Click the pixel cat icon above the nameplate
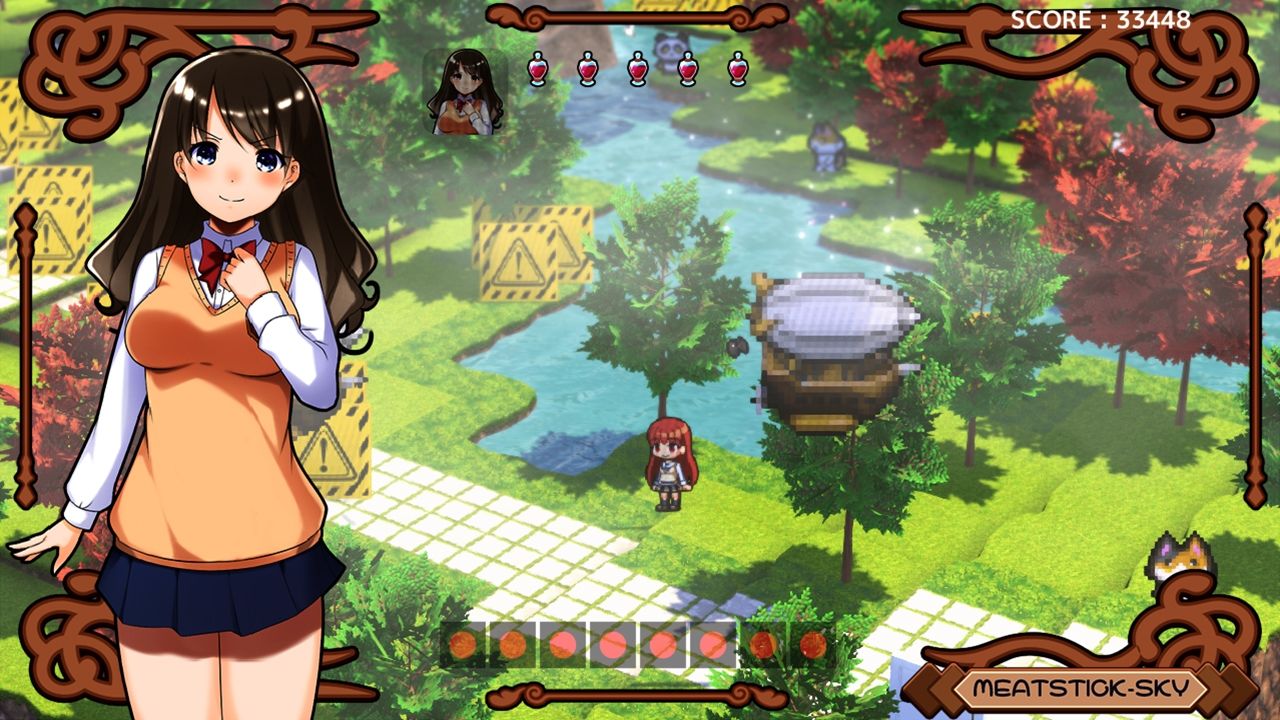The height and width of the screenshot is (720, 1280). pos(1180,561)
